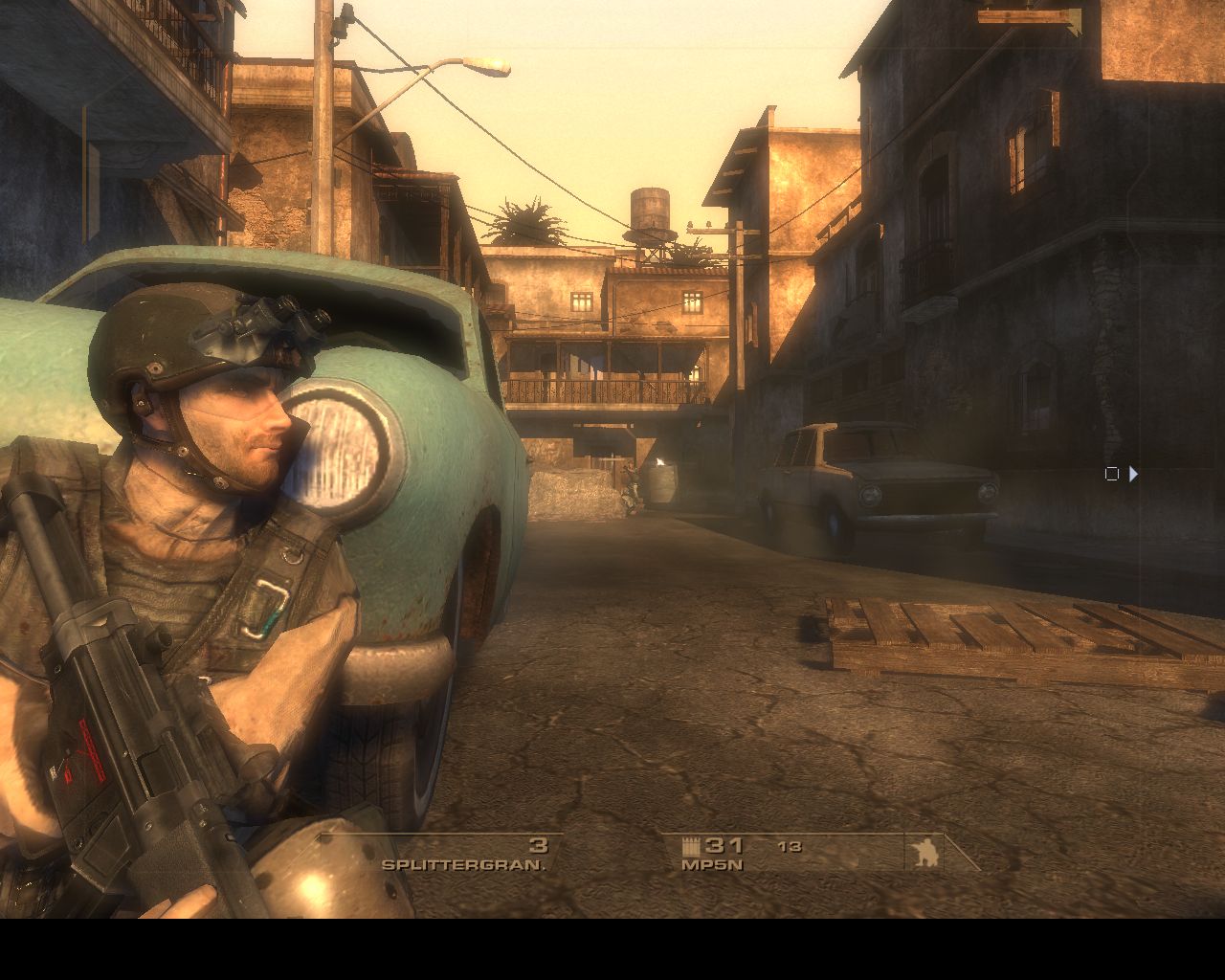Toggle the grenade count showing 3

[x=537, y=847]
